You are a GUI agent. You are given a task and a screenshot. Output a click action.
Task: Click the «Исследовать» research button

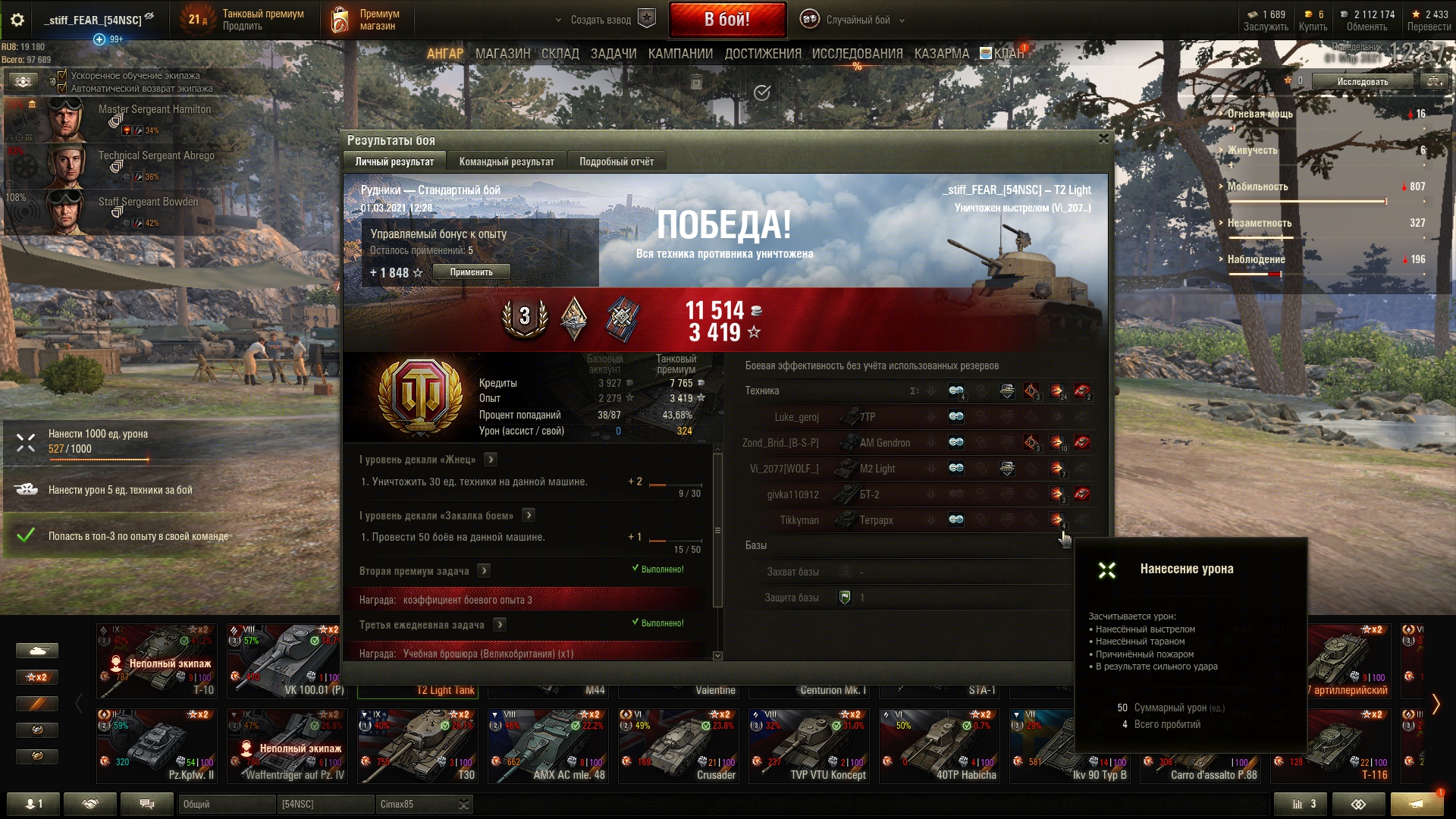tap(1362, 81)
